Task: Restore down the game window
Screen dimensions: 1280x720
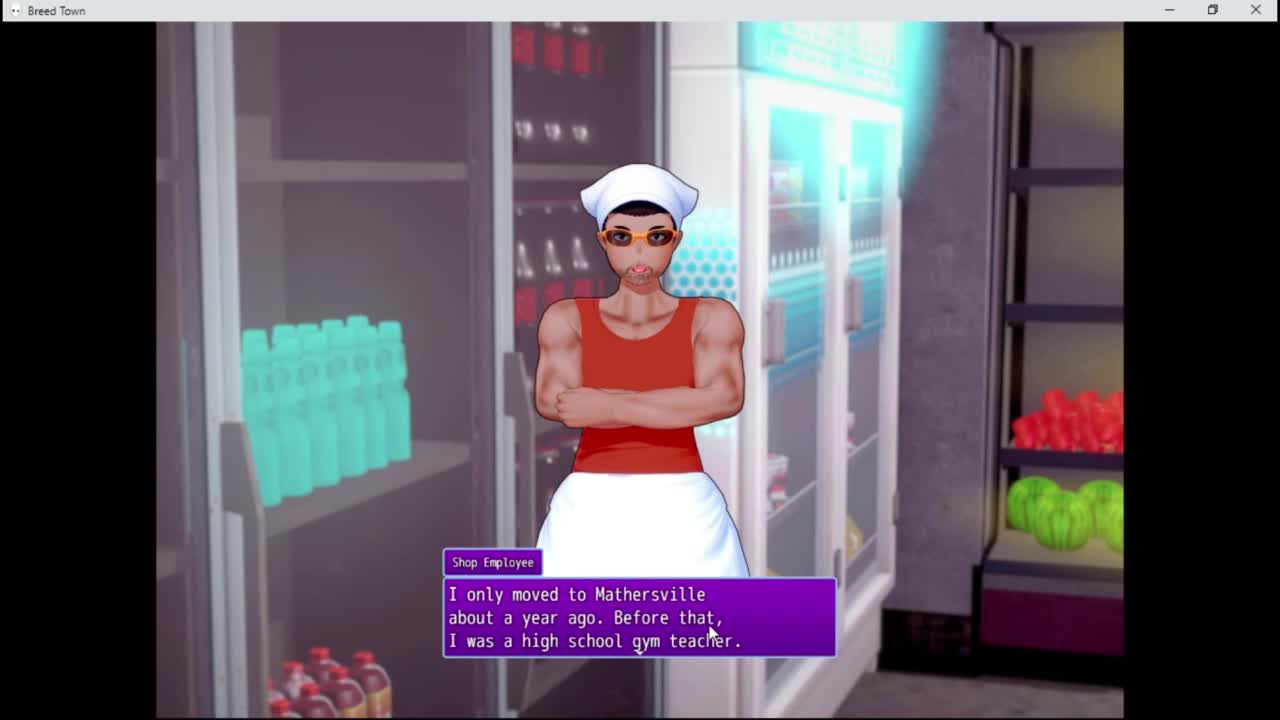Action: point(1212,10)
